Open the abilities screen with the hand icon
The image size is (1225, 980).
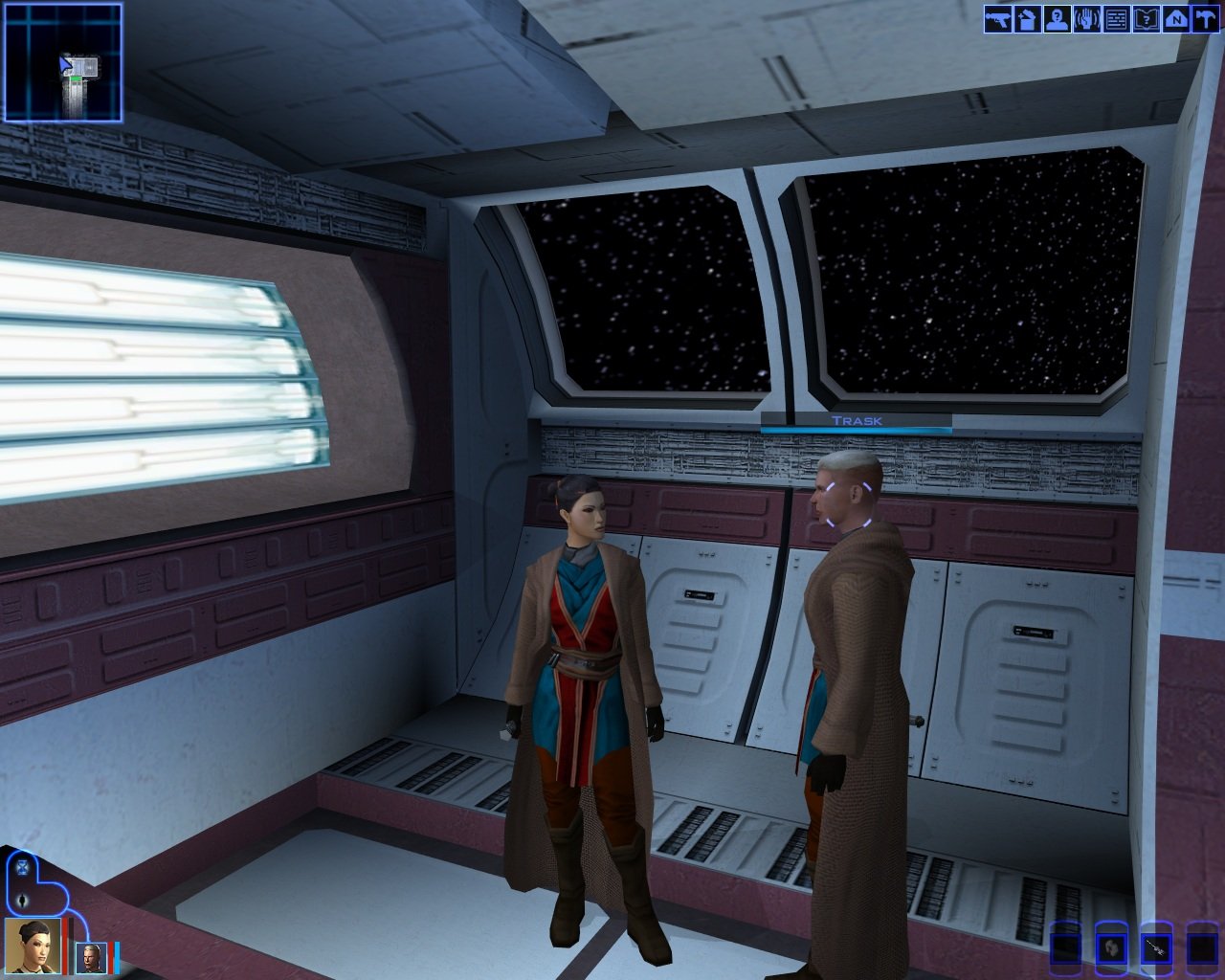1086,19
